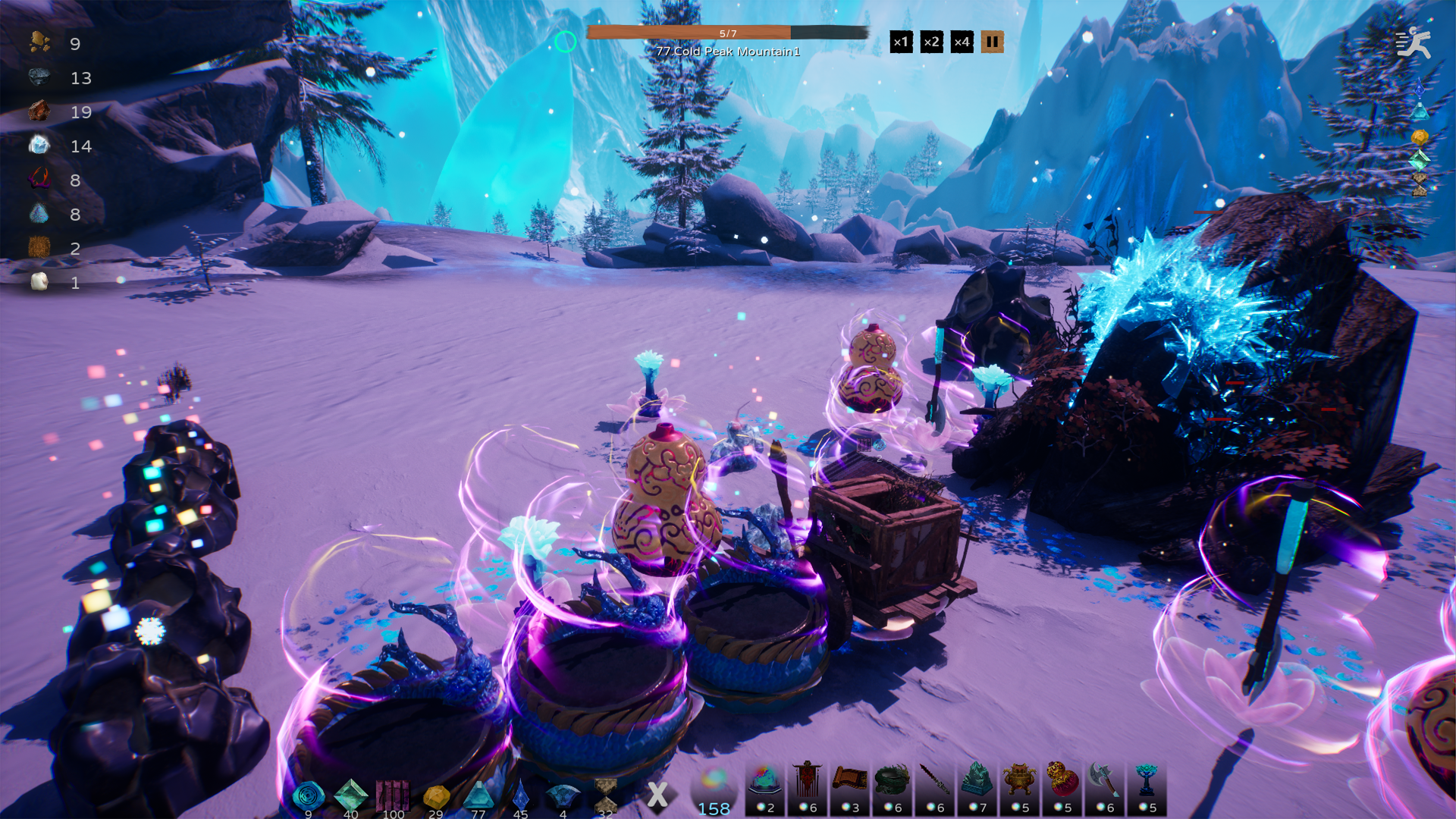The height and width of the screenshot is (819, 1456).
Task: Set game speed to x4
Action: 962,42
